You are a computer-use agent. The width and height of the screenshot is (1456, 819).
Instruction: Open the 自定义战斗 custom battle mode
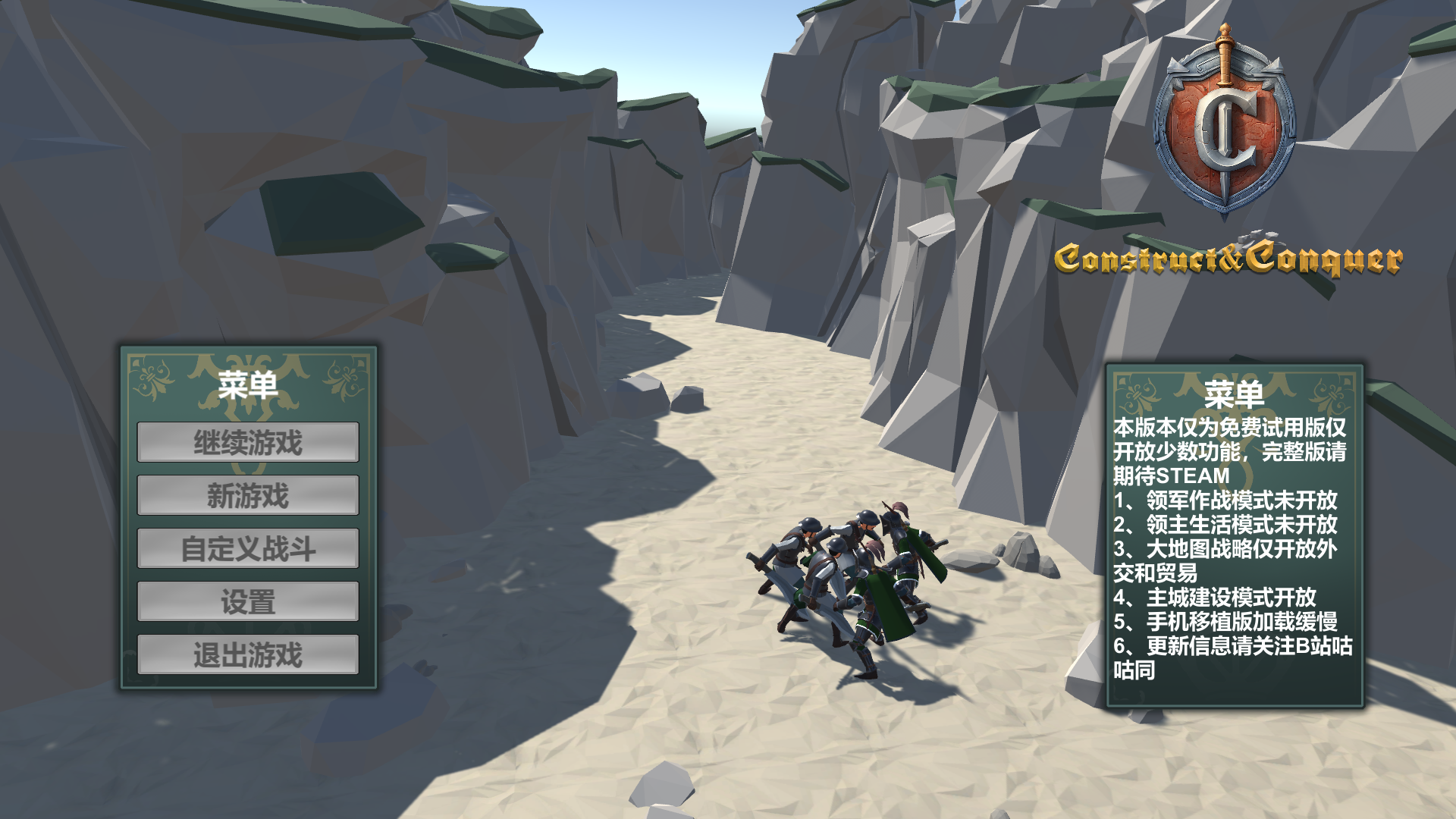248,549
